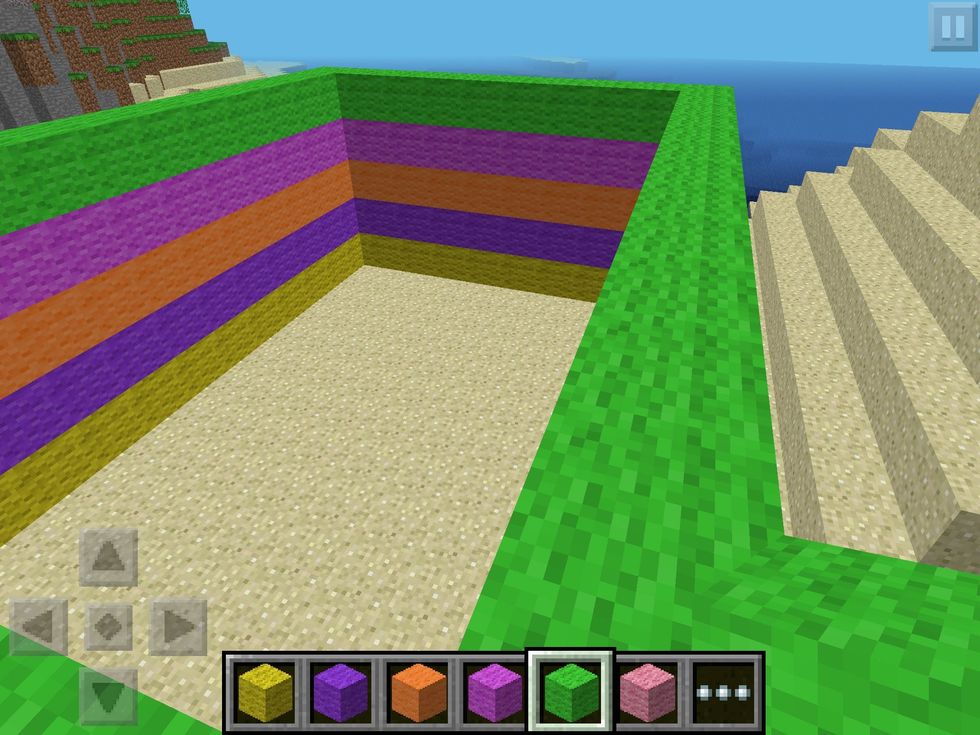The width and height of the screenshot is (980, 735).
Task: Choose the pink wool block slot
Action: pos(648,692)
